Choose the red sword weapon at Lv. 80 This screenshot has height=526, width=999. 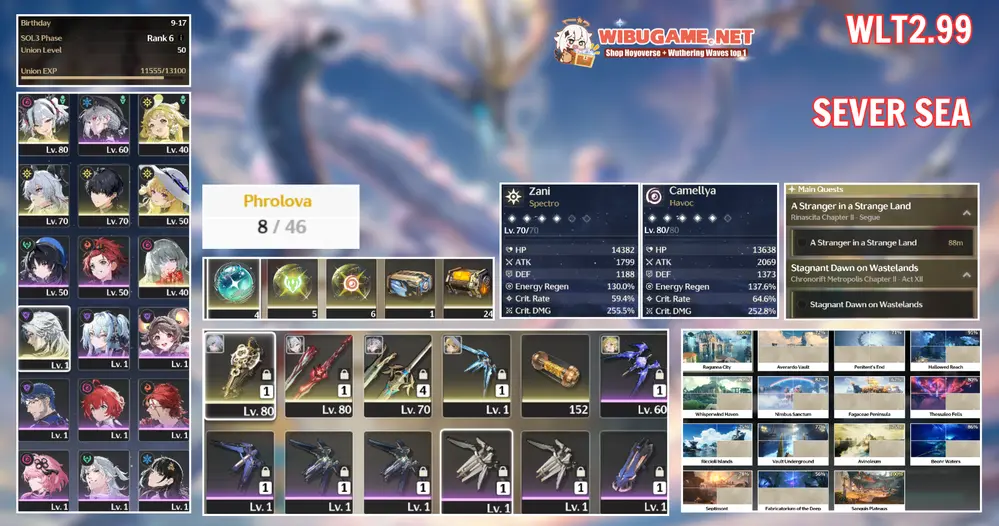pyautogui.click(x=318, y=375)
